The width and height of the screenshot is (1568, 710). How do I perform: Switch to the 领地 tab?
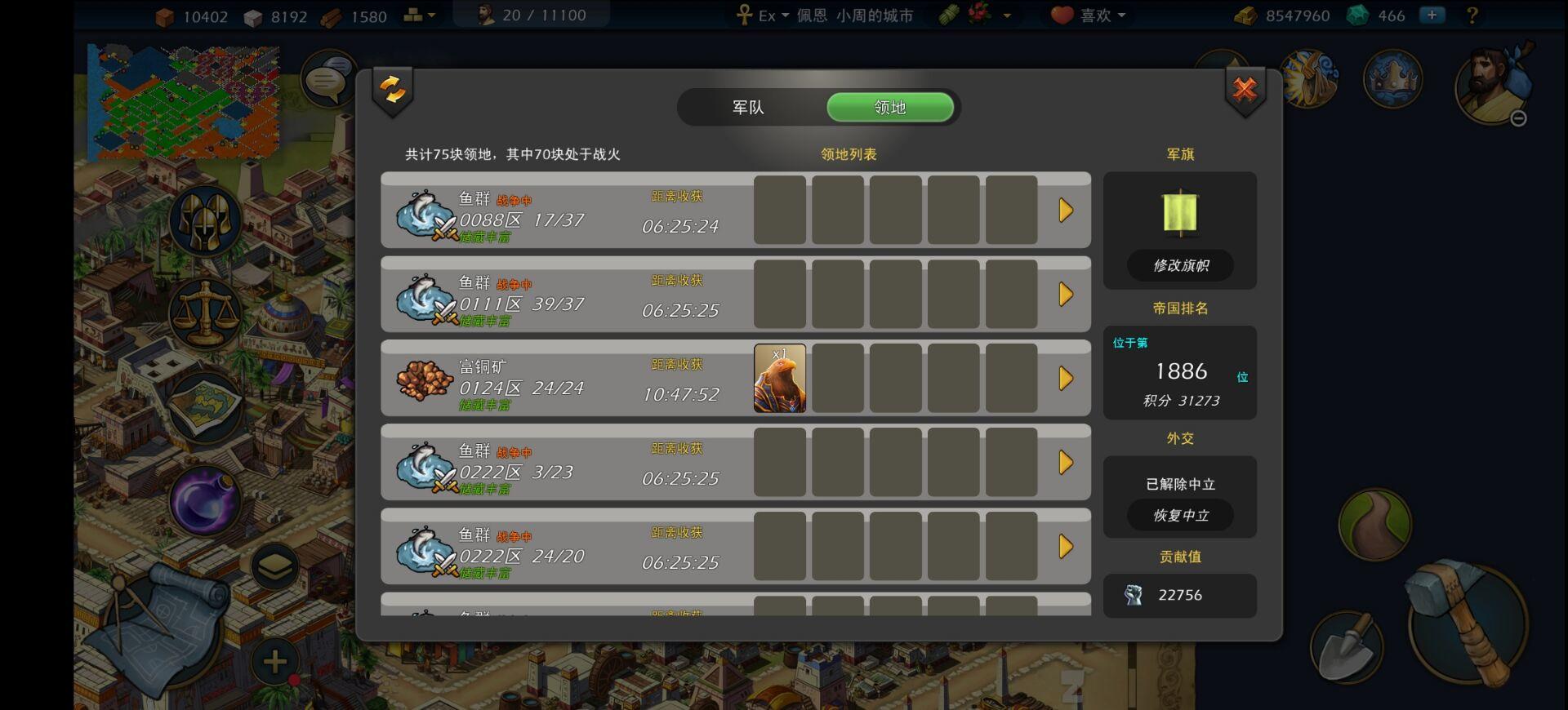click(x=890, y=107)
